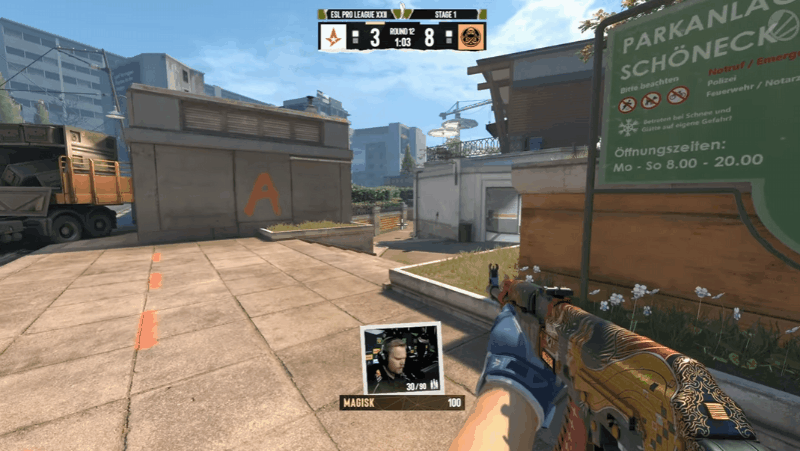Open the MAGISK player camera thumbnail
Image resolution: width=800 pixels, height=451 pixels.
click(x=400, y=357)
